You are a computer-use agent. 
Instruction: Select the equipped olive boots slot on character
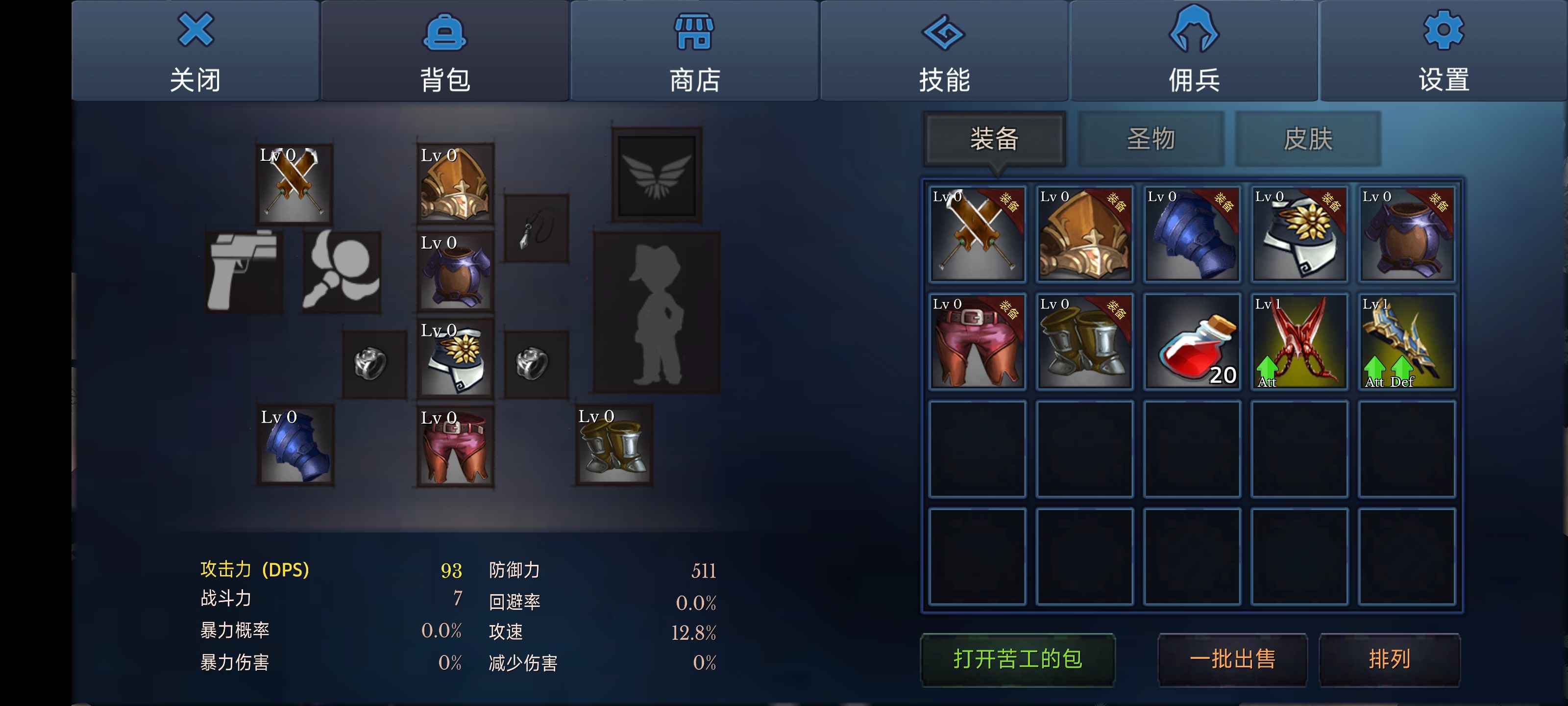[x=613, y=445]
